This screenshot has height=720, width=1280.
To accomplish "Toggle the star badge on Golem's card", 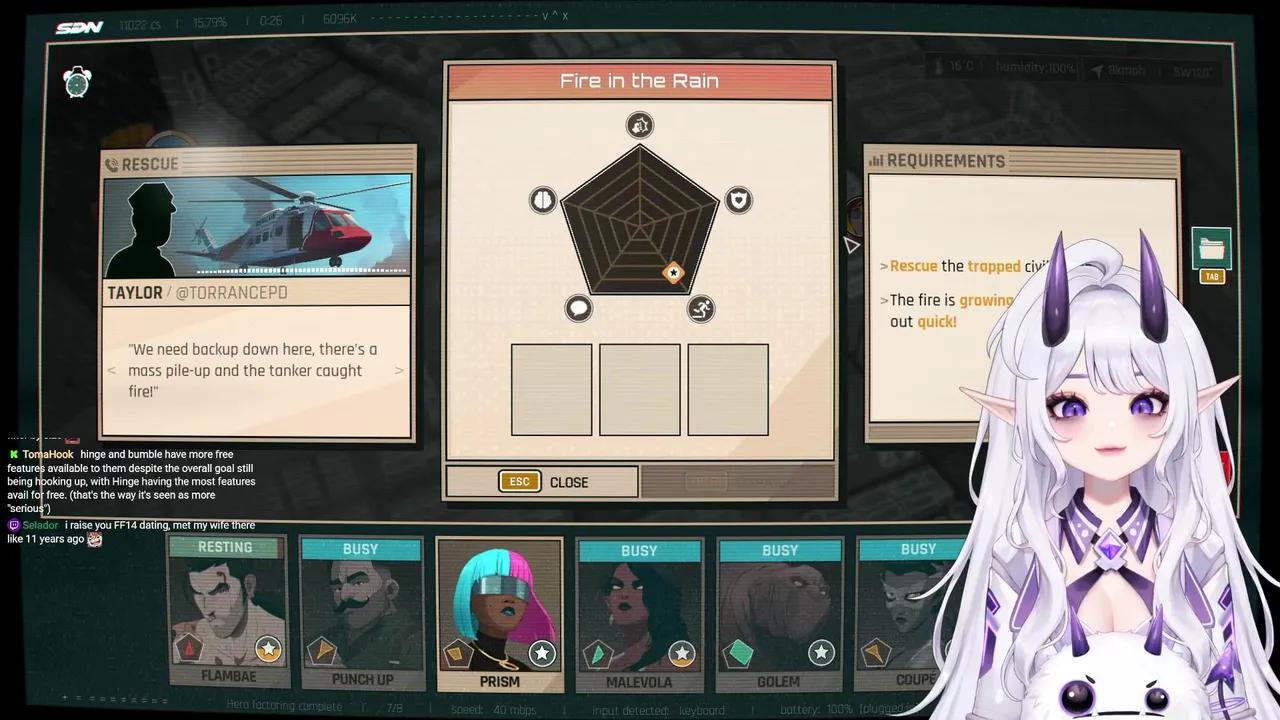I will click(x=821, y=653).
